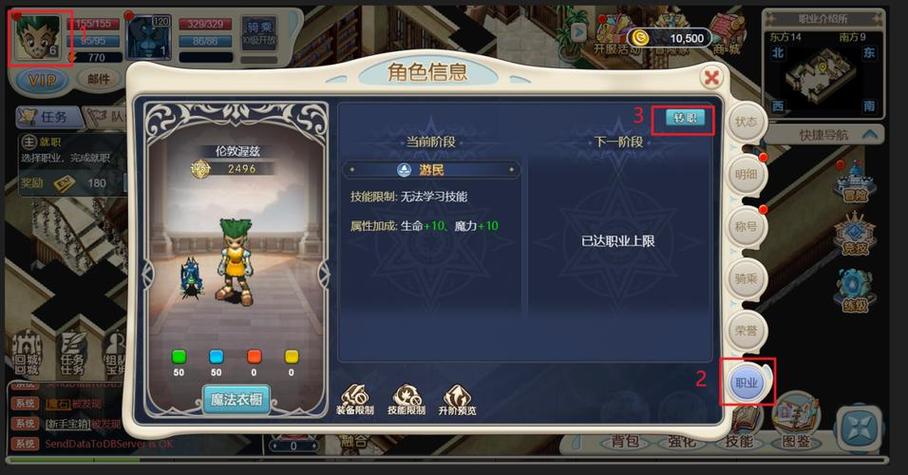The image size is (908, 475).
Task: Open the 邮件 mail button
Action: 99,79
